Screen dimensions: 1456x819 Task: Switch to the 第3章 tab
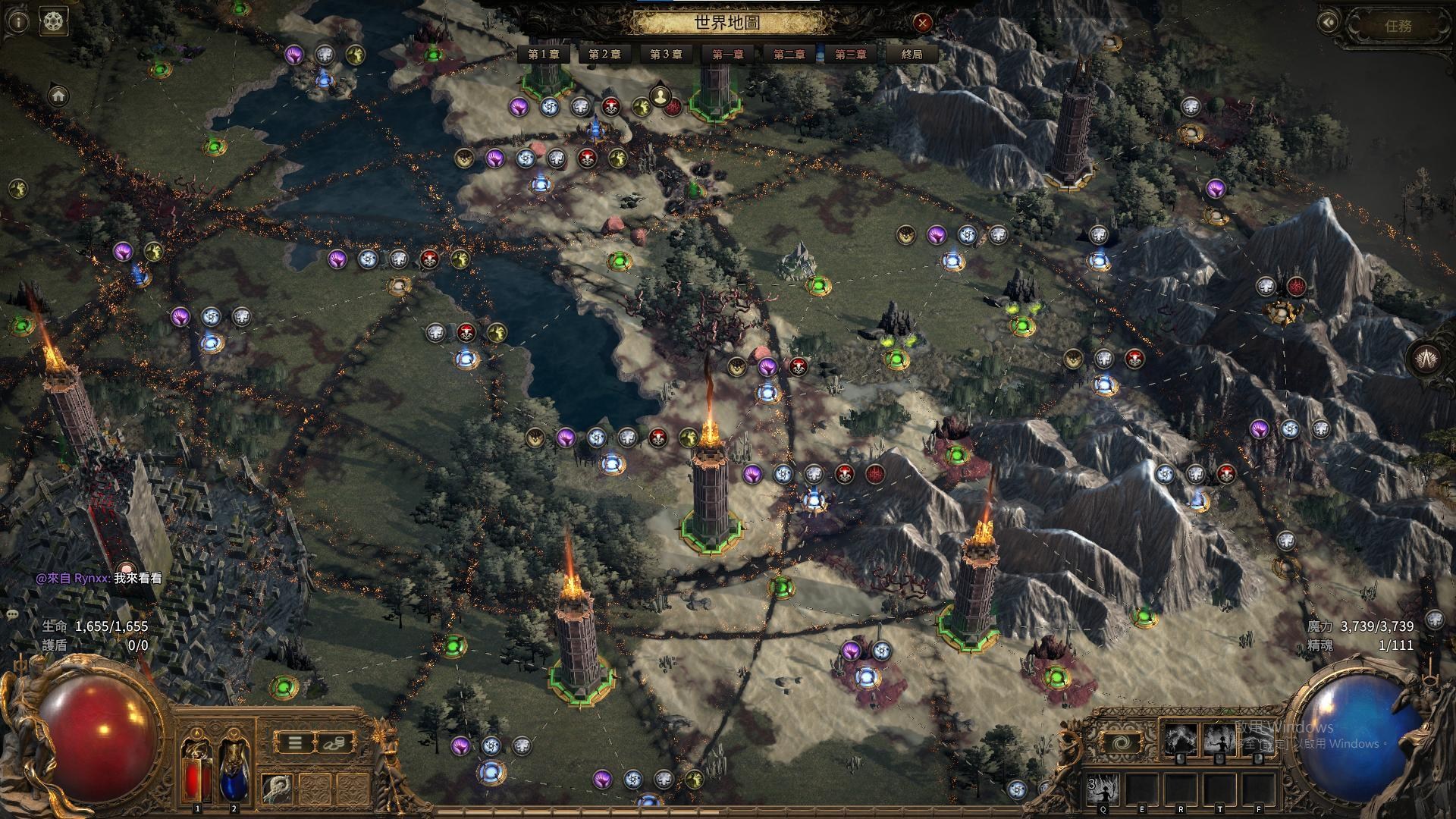coord(666,54)
